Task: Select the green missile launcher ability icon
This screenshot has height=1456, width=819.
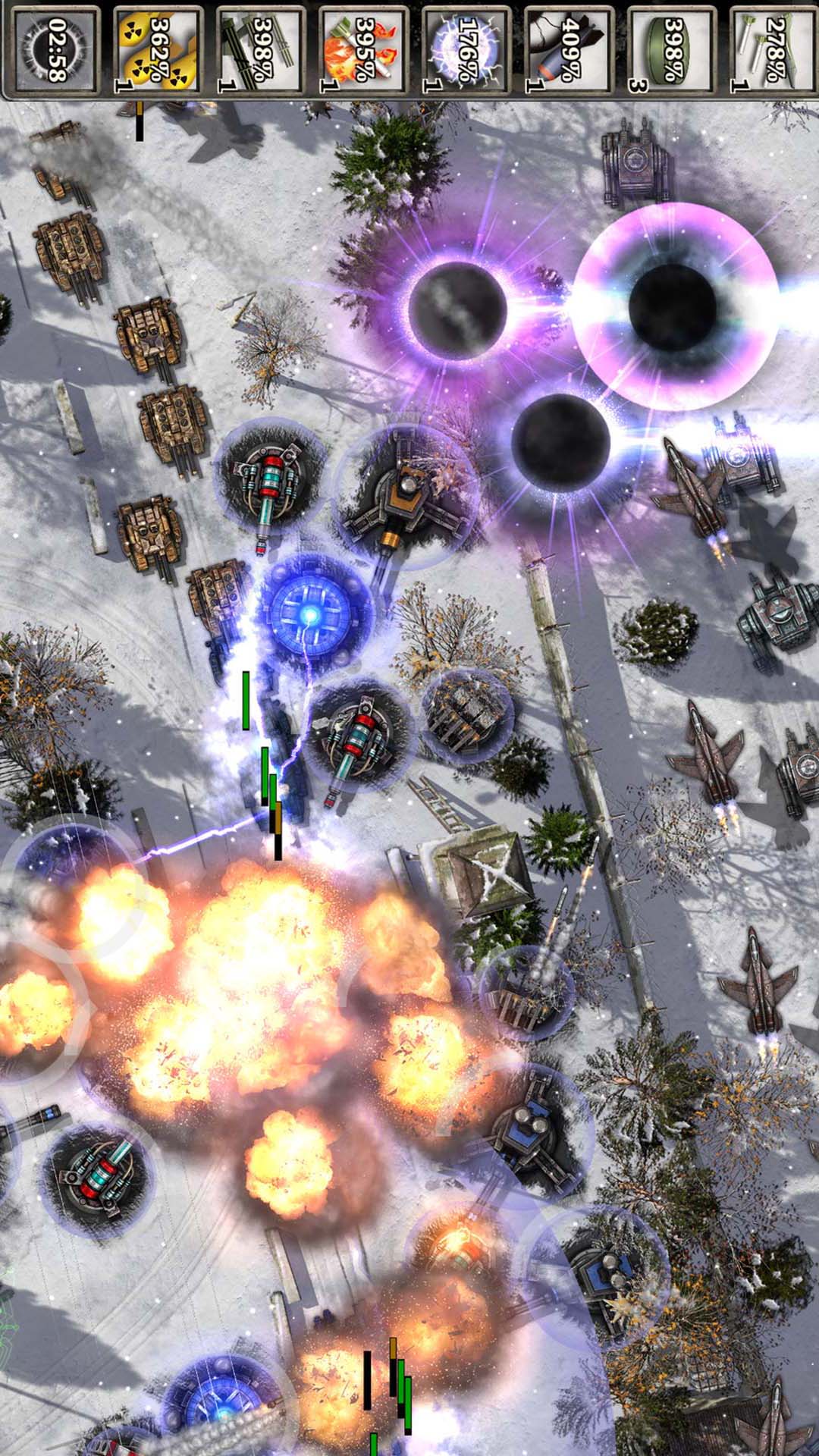Action: 261,50
